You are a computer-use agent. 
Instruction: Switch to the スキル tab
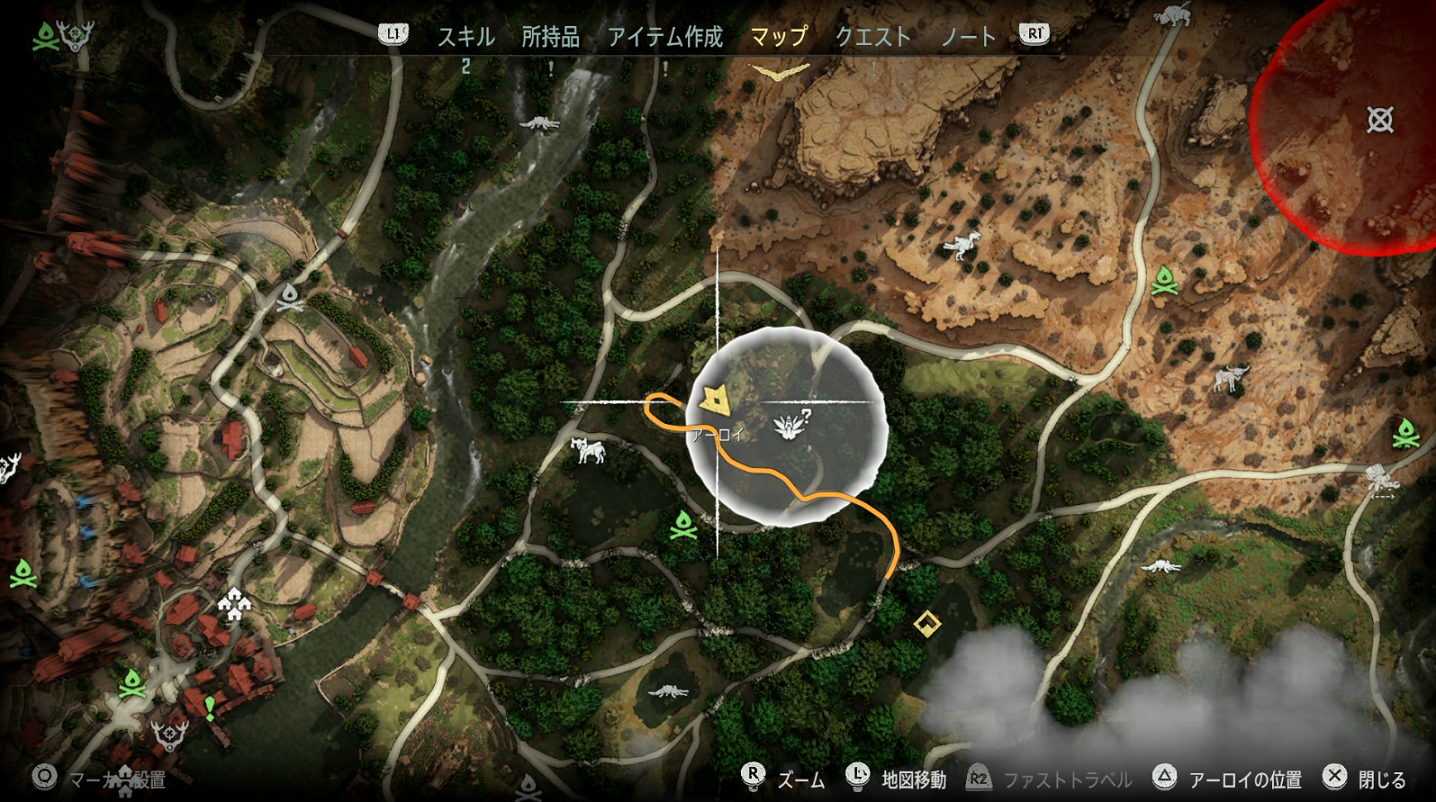466,37
